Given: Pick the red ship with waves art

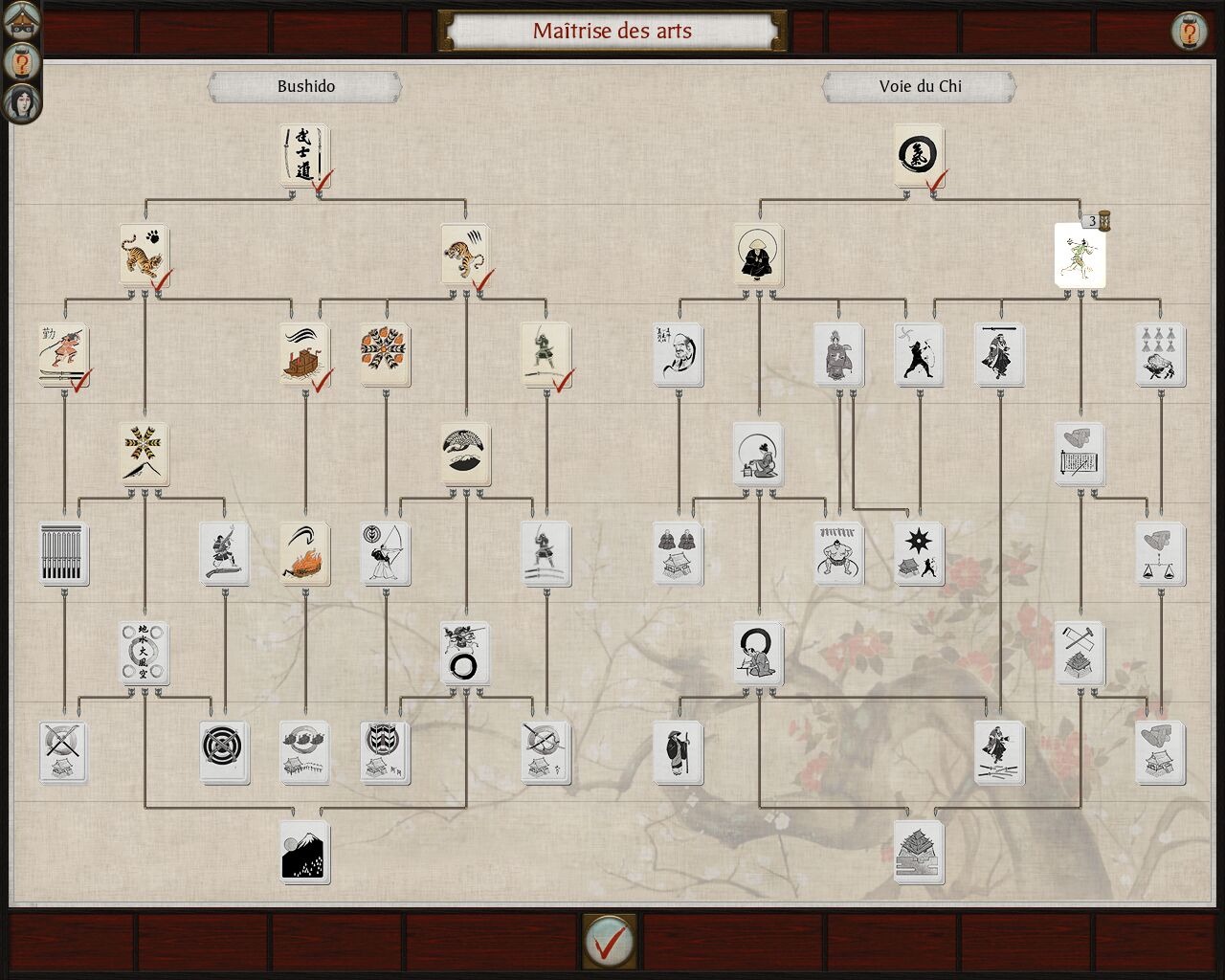Looking at the screenshot, I should point(304,354).
